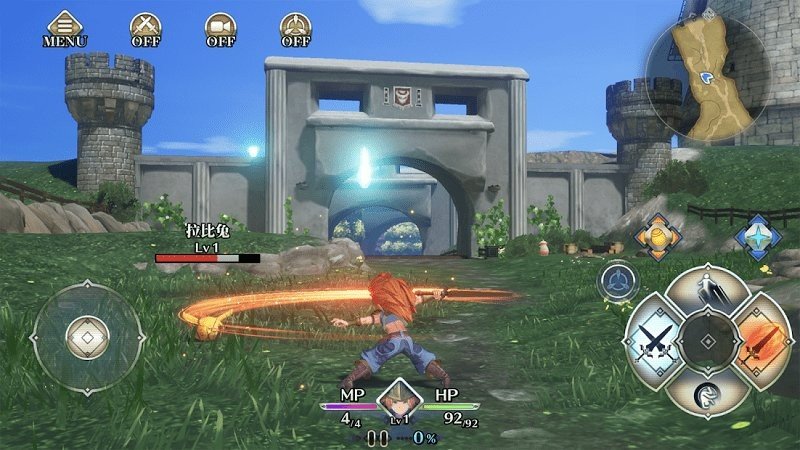Tap the center of the action wheel
The width and height of the screenshot is (800, 450).
704,343
